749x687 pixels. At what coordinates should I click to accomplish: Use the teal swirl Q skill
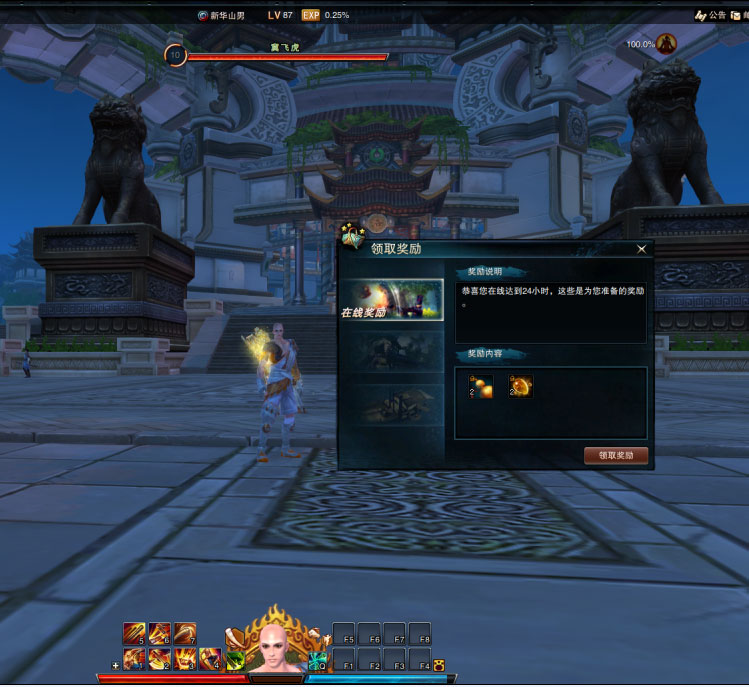[x=318, y=661]
